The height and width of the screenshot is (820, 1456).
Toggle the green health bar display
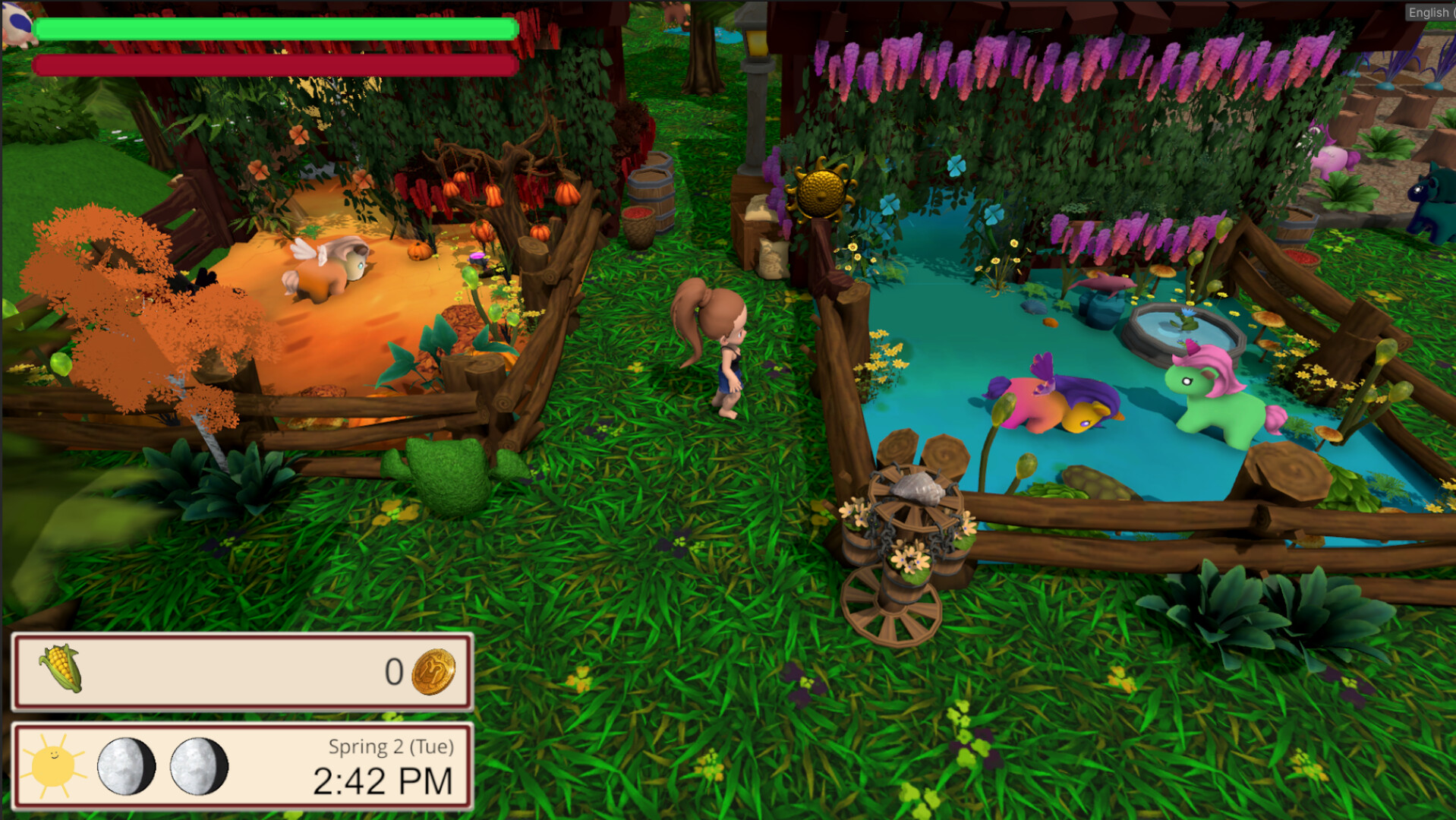coord(276,29)
